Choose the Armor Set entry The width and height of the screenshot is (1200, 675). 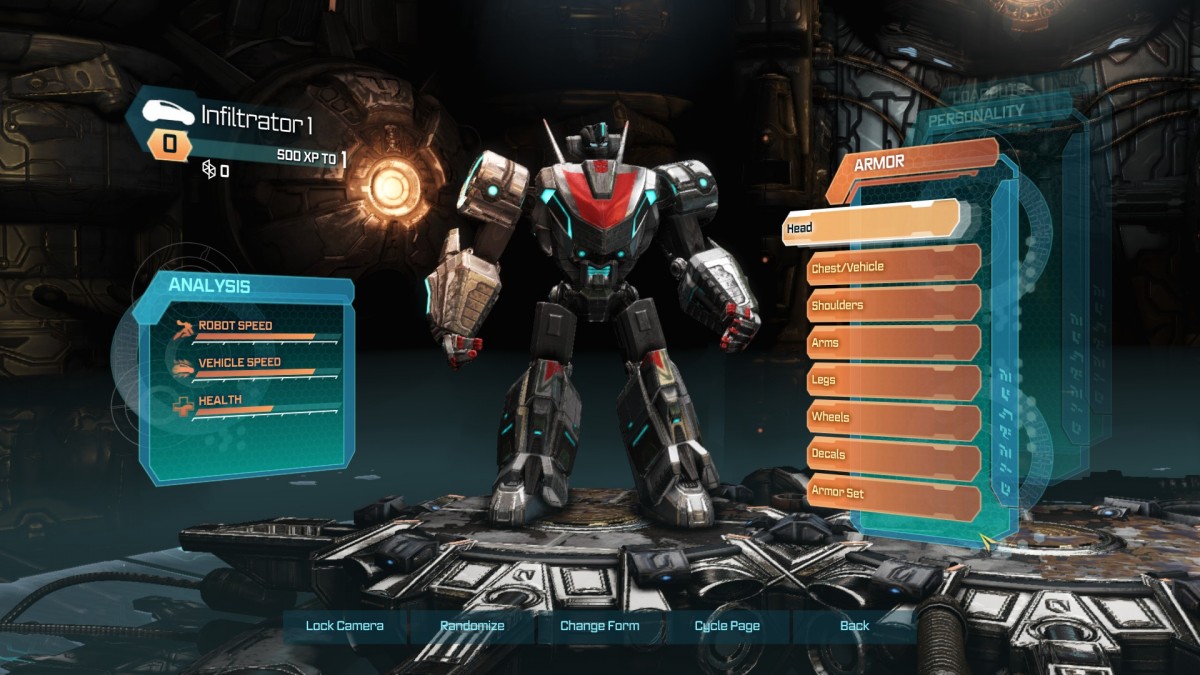893,493
